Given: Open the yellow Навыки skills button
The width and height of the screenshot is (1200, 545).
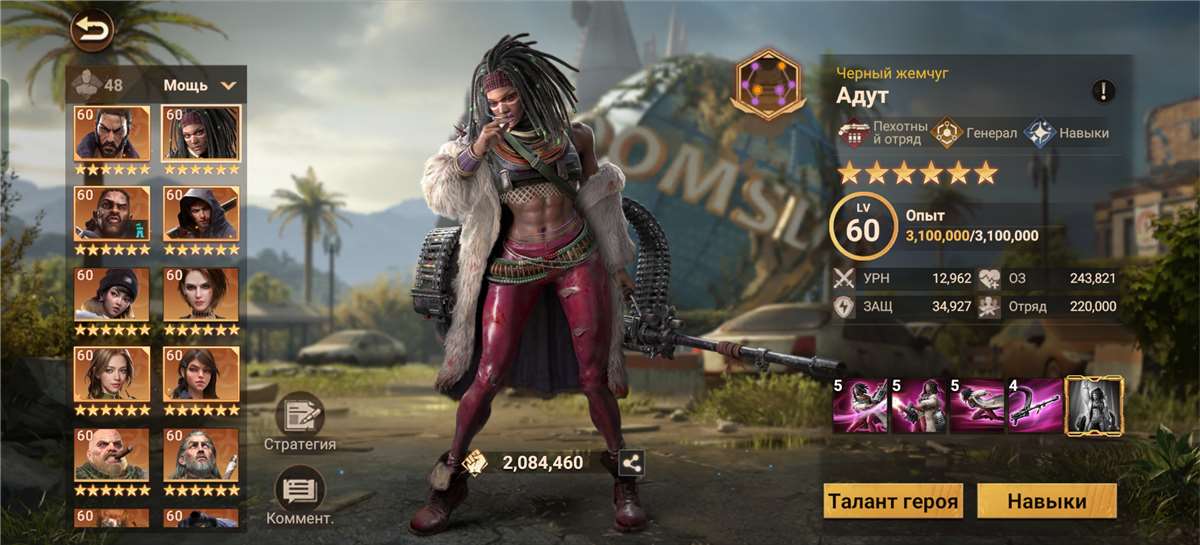Looking at the screenshot, I should coord(1046,501).
